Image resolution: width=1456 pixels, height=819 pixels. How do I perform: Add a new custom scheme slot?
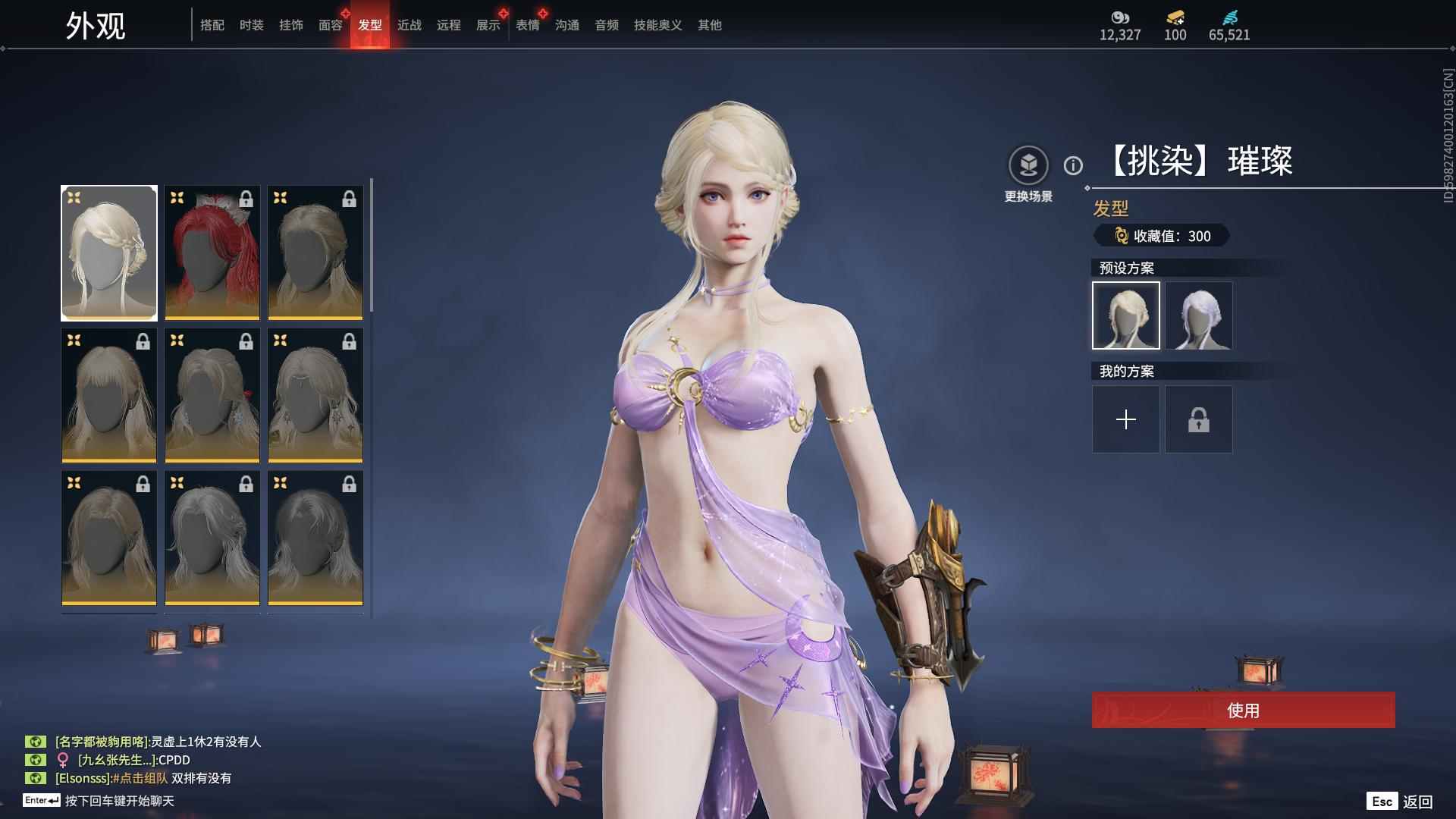(1126, 419)
